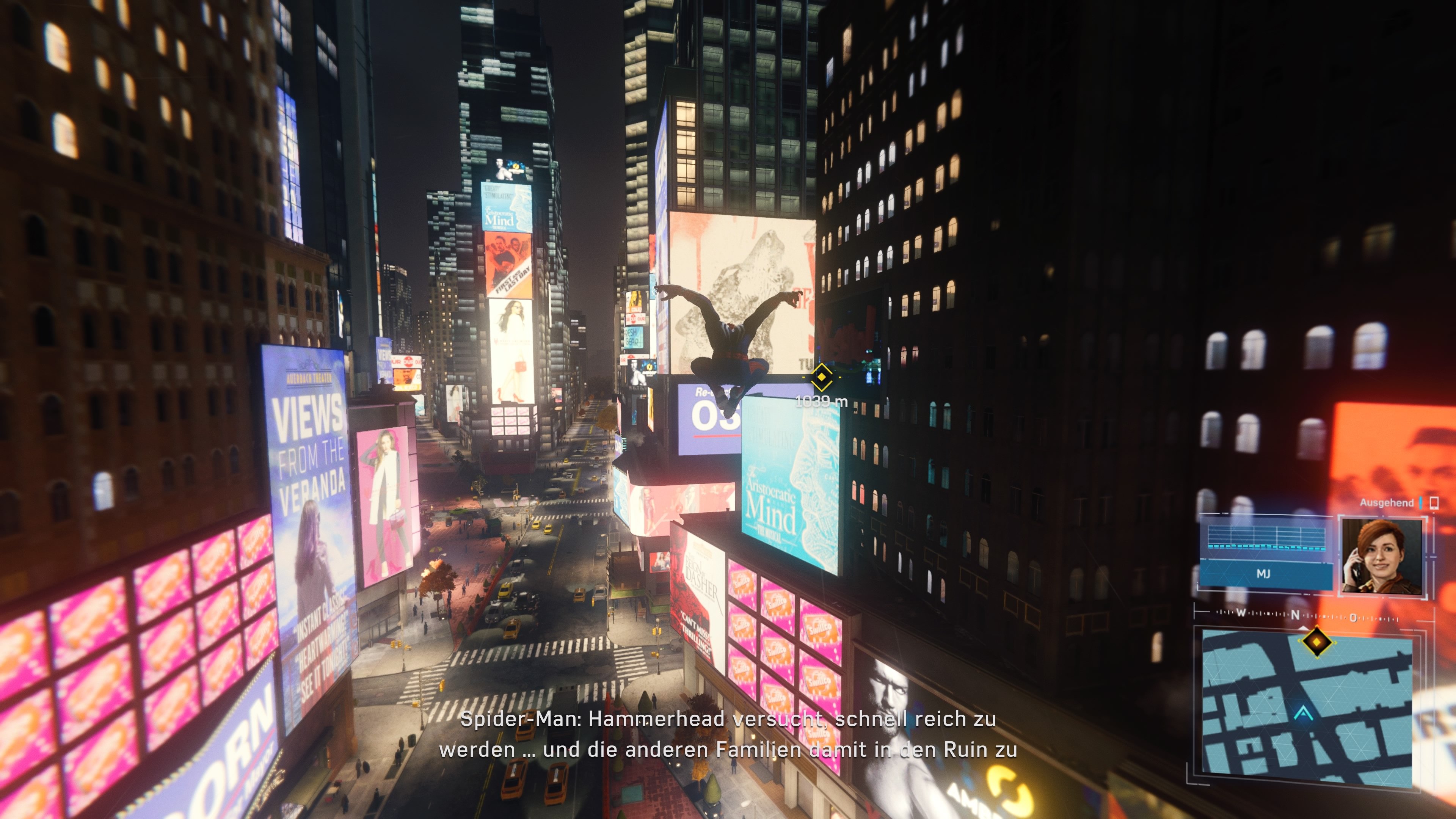Click the N indicator on the compass bar

(1295, 615)
